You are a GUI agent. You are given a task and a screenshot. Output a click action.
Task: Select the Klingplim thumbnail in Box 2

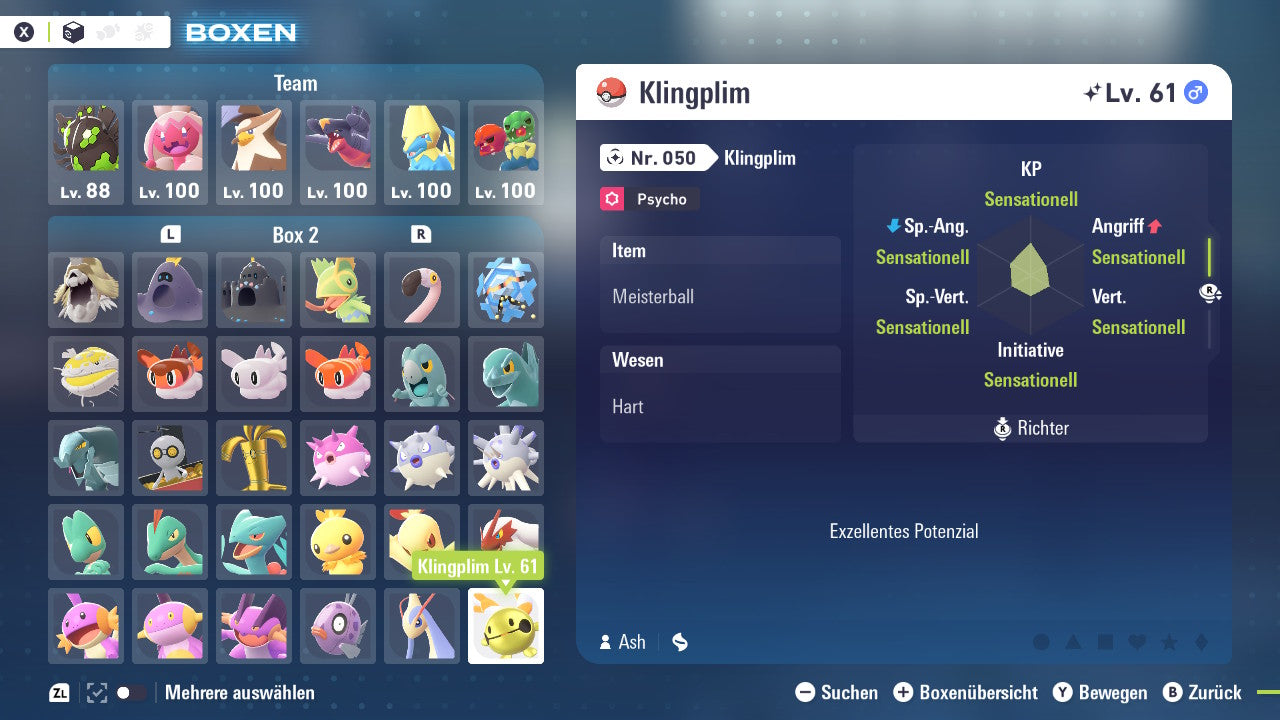coord(506,625)
